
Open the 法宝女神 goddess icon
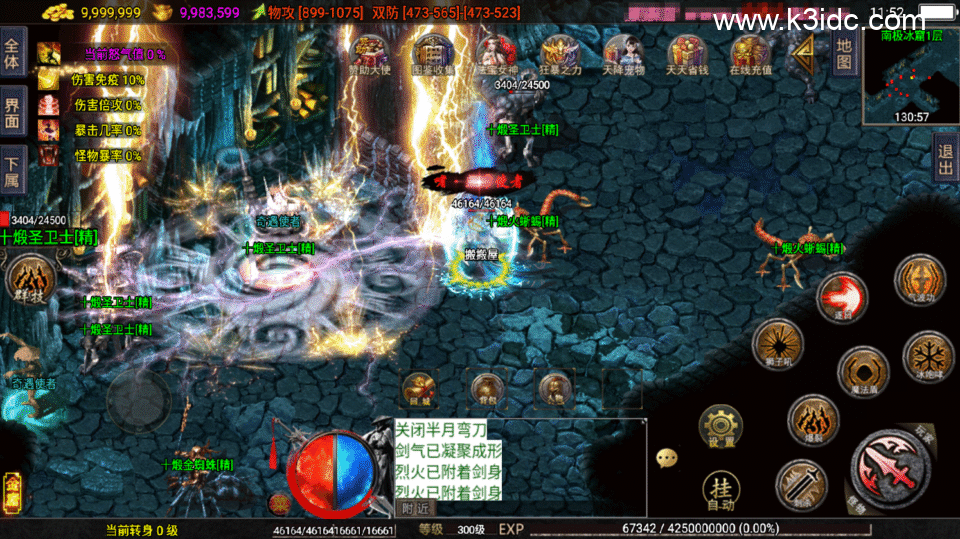(x=497, y=54)
